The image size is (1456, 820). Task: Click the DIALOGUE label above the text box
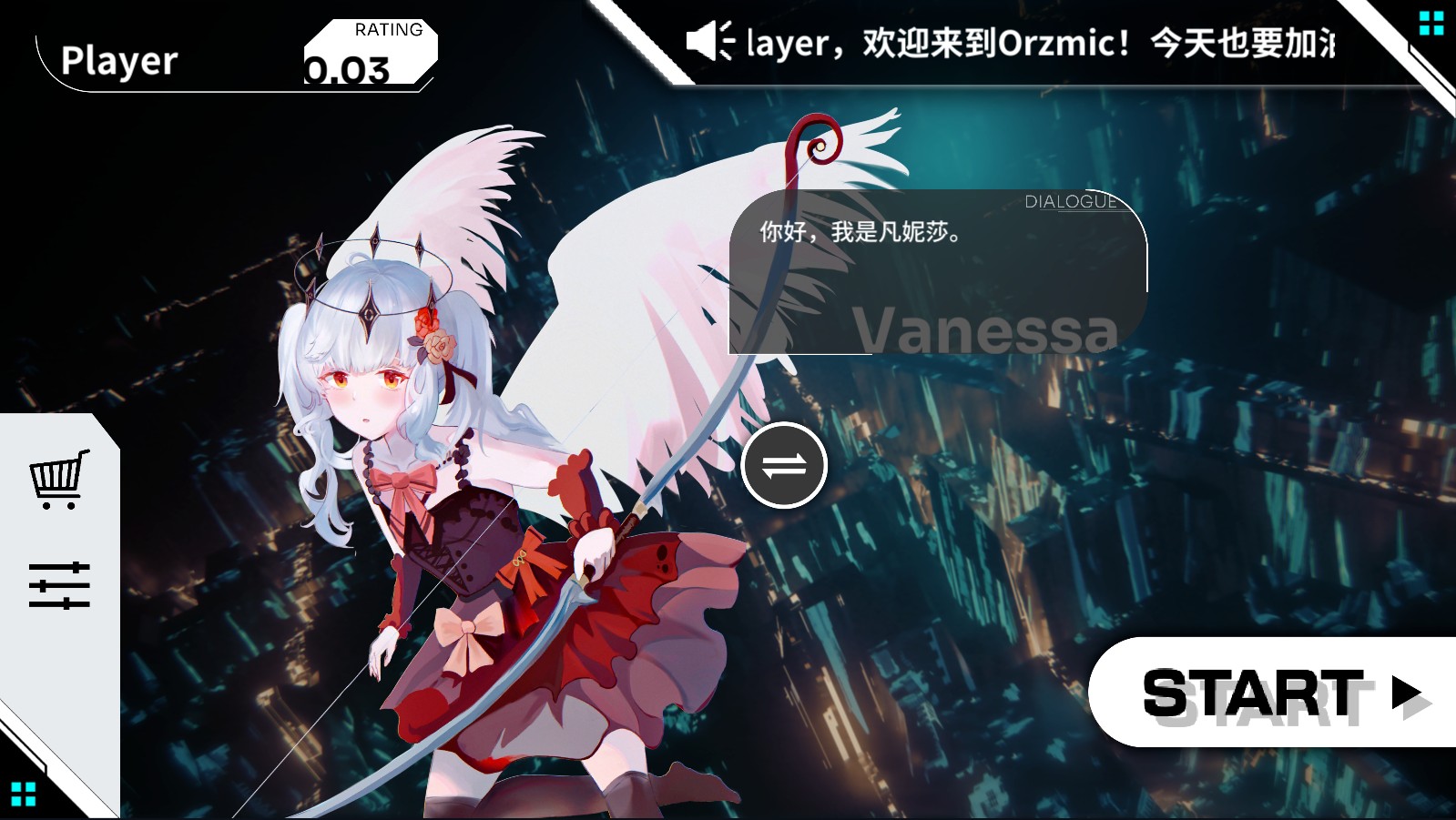point(1070,201)
